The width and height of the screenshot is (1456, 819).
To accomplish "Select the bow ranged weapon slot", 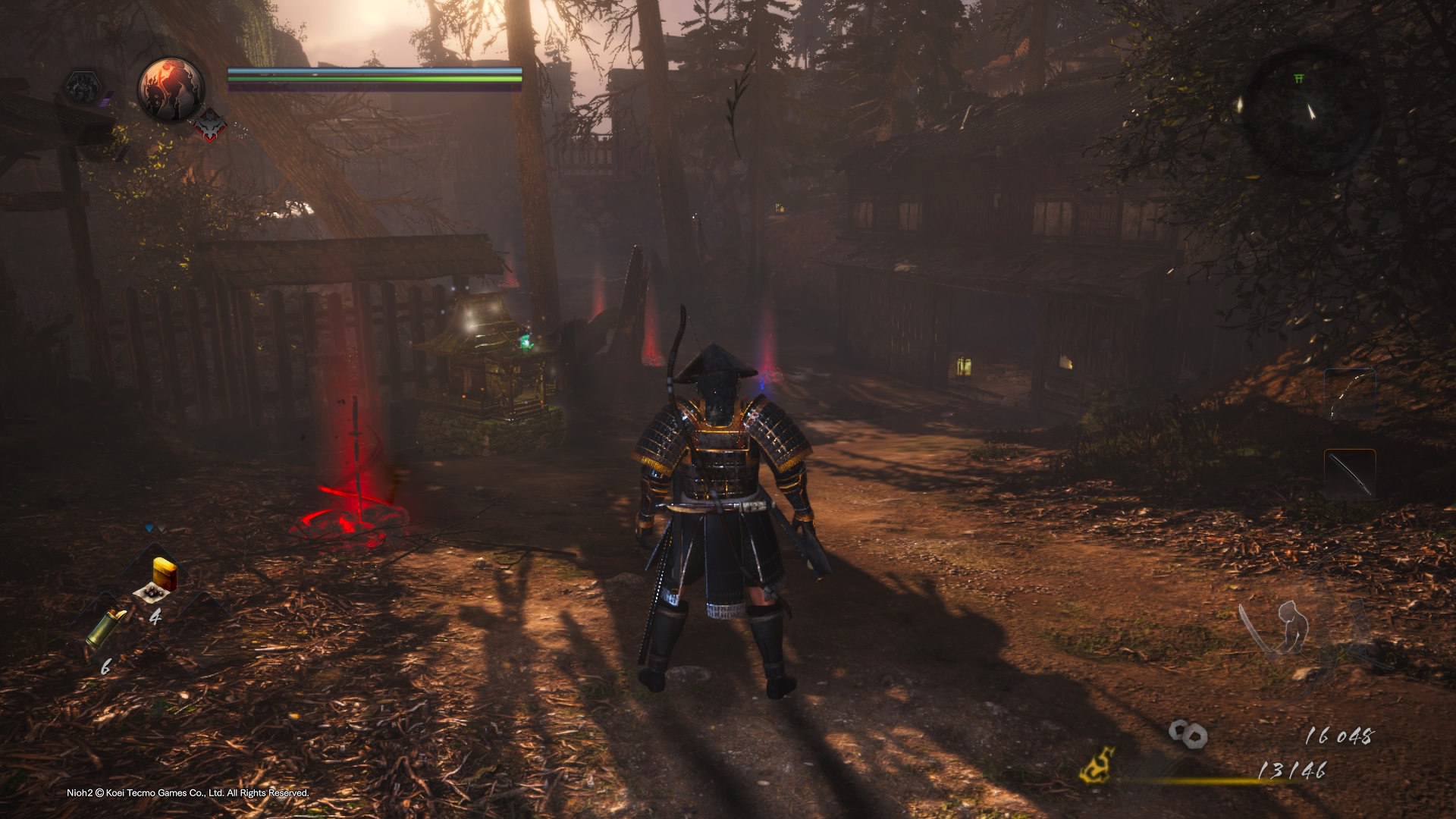I will click(x=1351, y=394).
